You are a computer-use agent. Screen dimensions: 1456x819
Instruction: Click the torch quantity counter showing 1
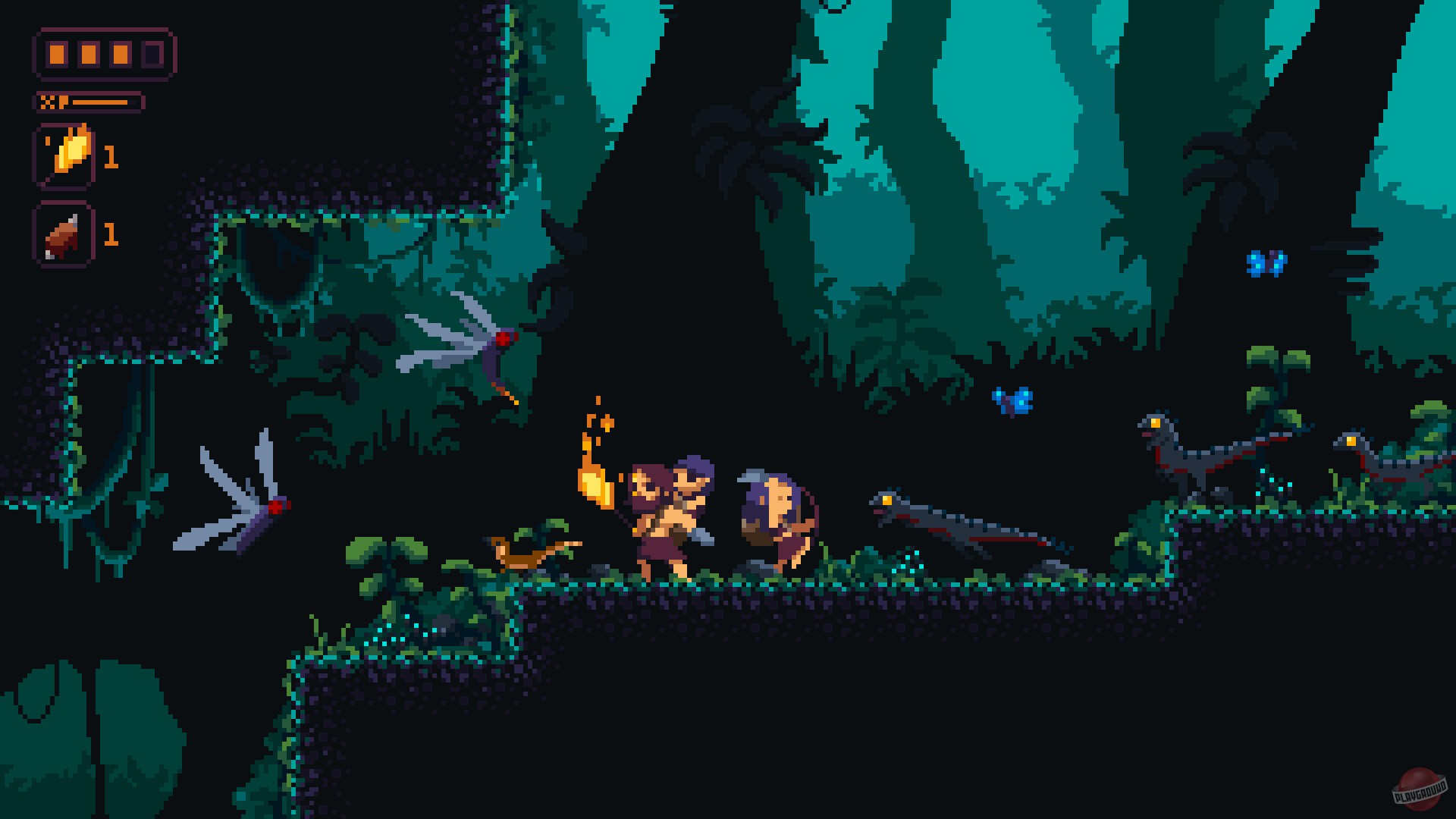111,157
